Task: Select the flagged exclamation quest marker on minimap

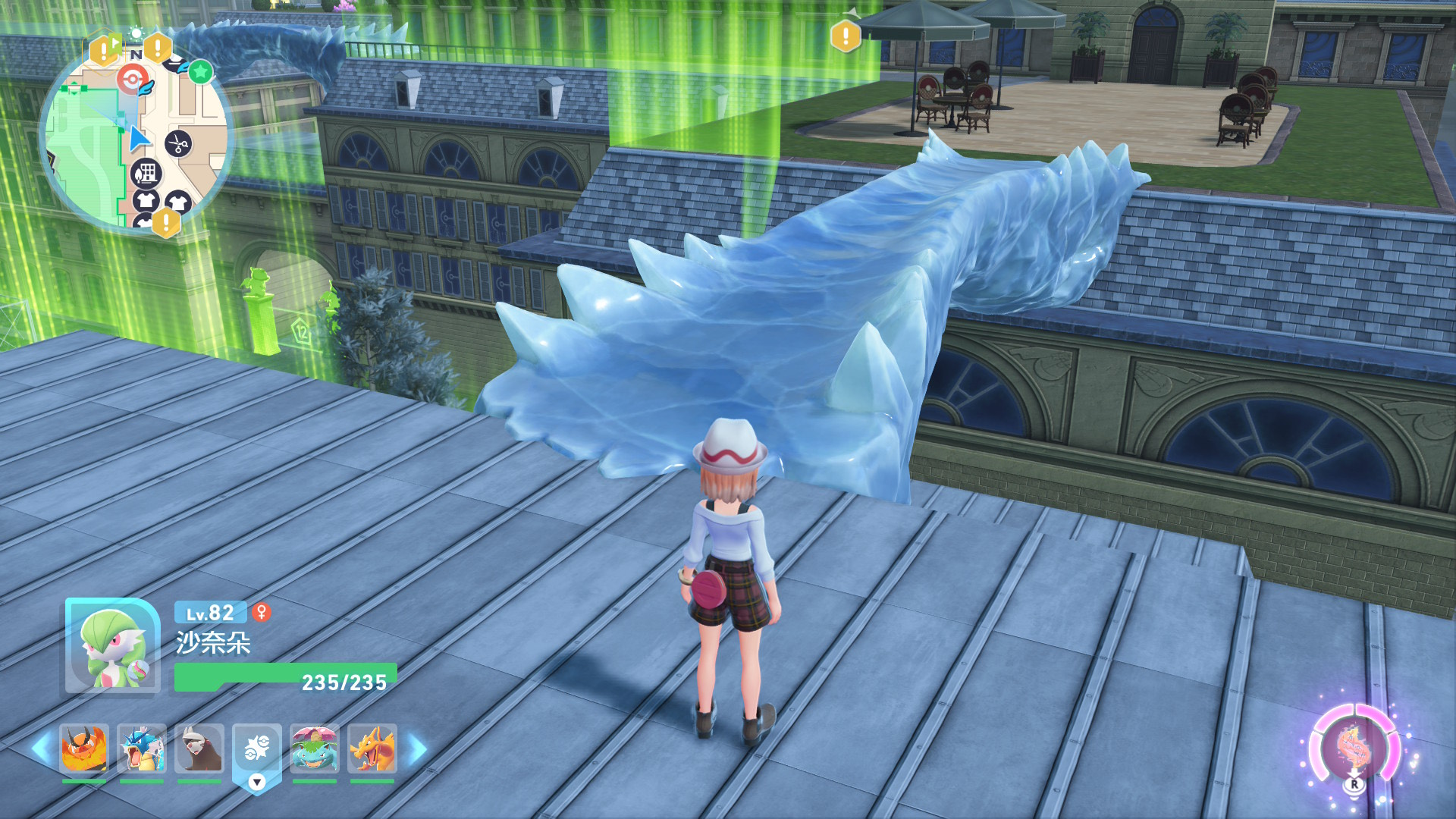Action: click(103, 50)
